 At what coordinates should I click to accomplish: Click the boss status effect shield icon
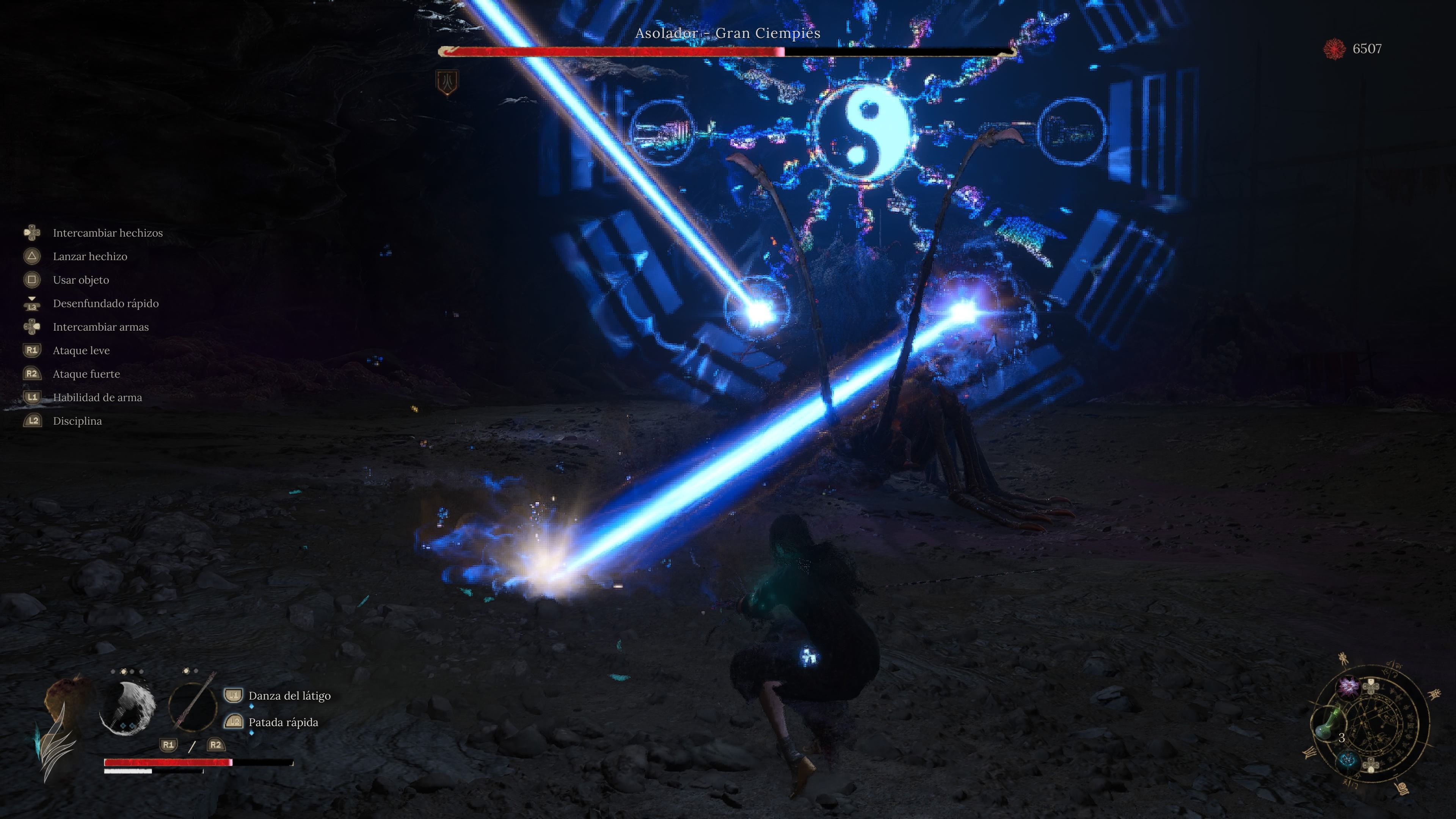point(447,83)
